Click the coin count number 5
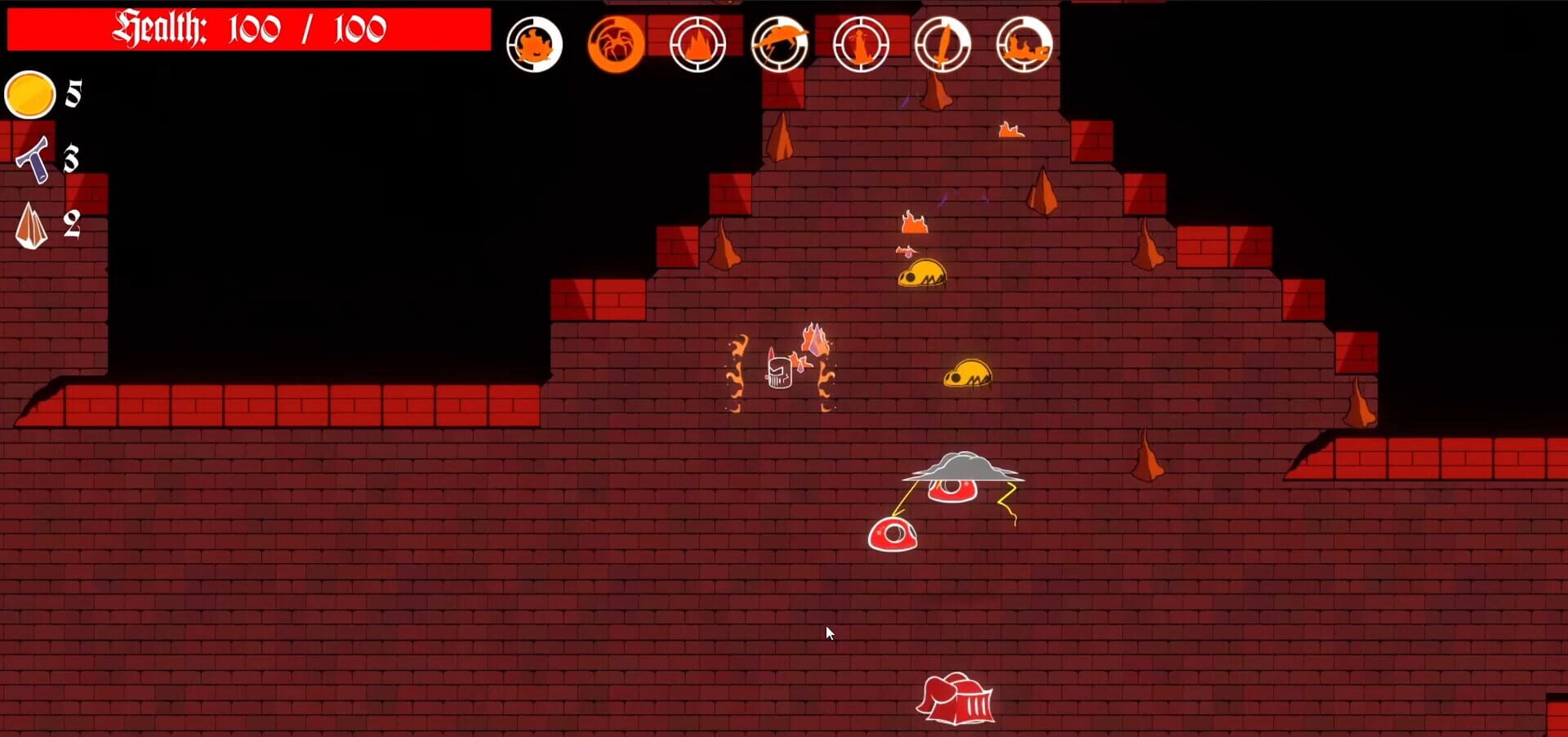Image resolution: width=1568 pixels, height=737 pixels. [72, 92]
